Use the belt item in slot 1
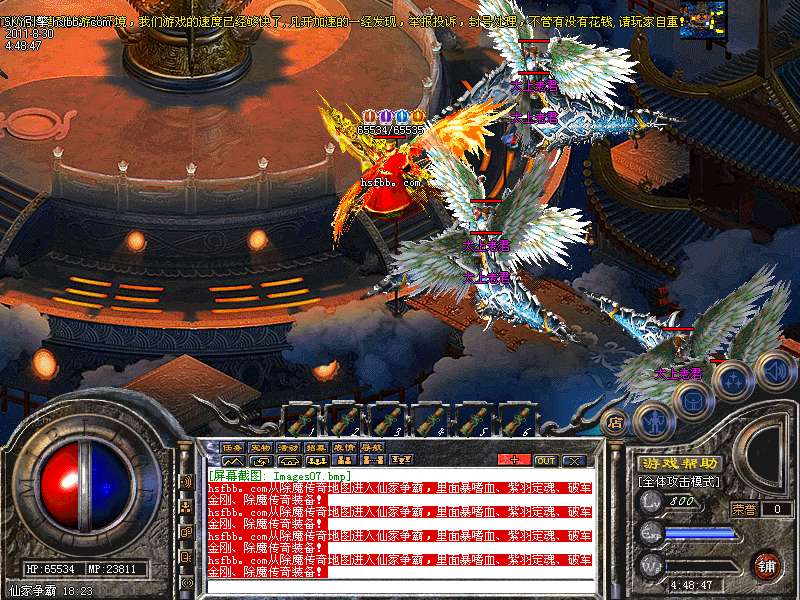The image size is (800, 600). [301, 419]
